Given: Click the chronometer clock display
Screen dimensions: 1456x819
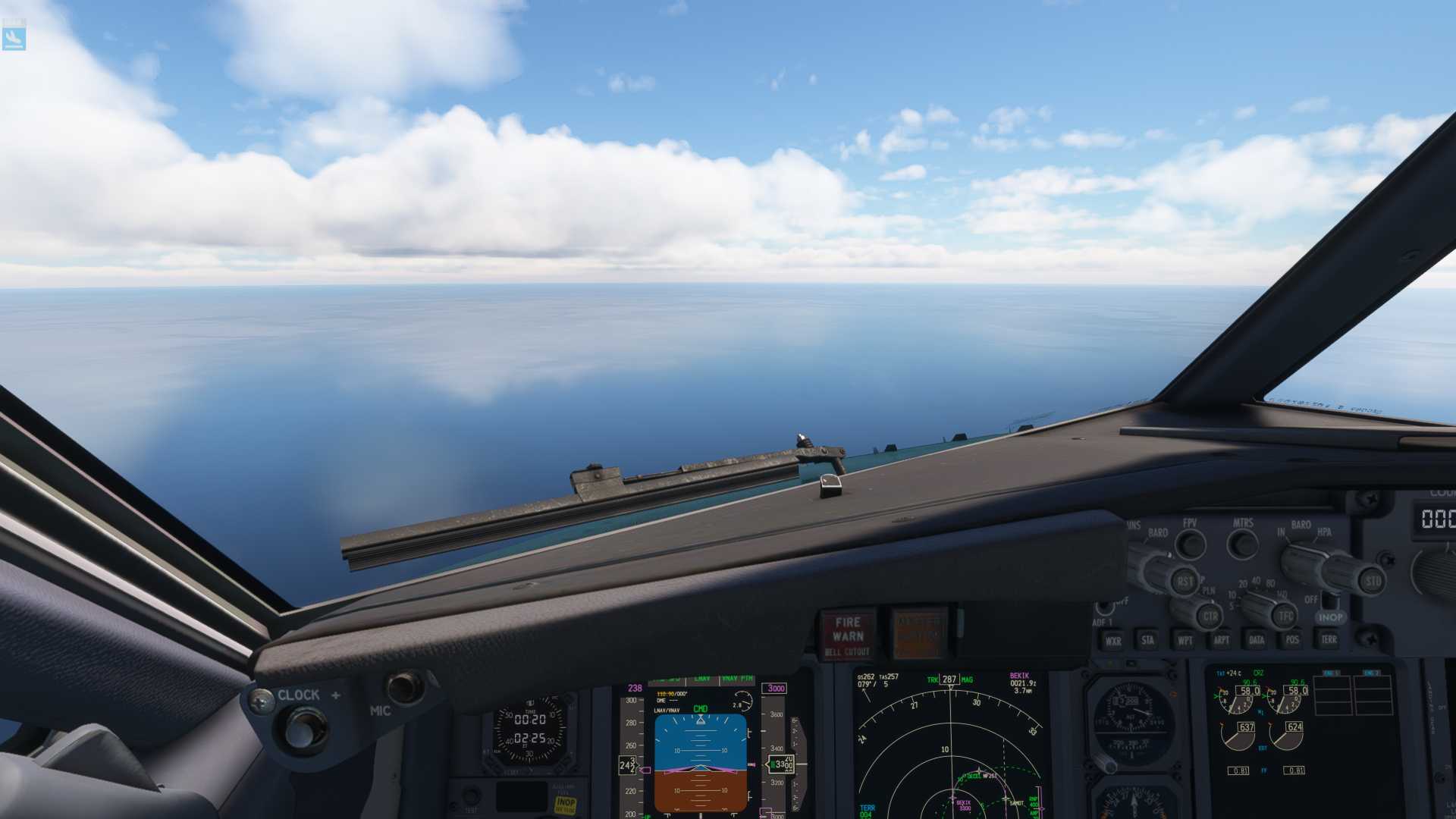Looking at the screenshot, I should (x=530, y=729).
